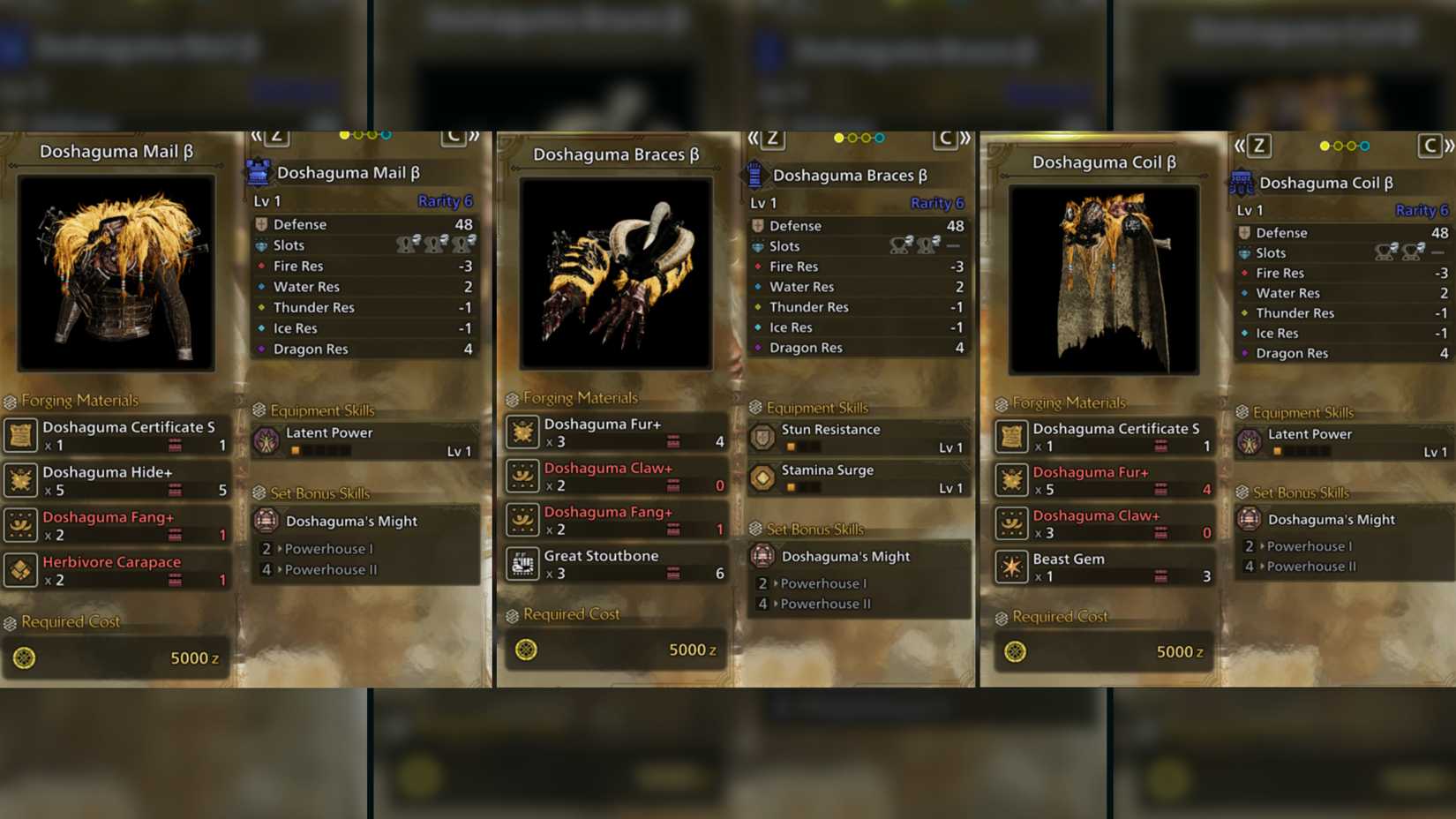
Task: Expand the Set Bonus Skills section
Action: pos(311,492)
